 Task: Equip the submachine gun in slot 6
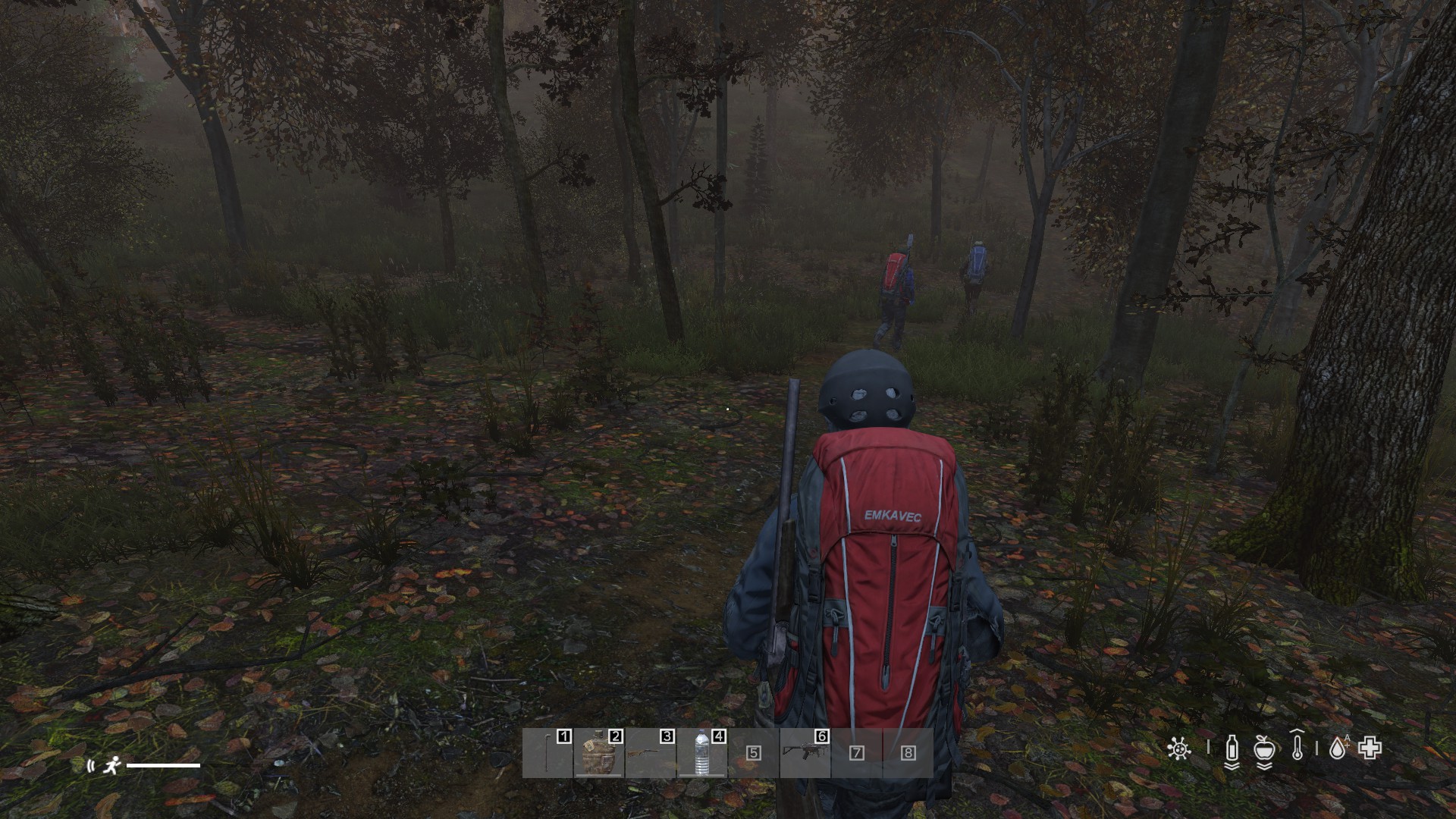click(x=805, y=753)
